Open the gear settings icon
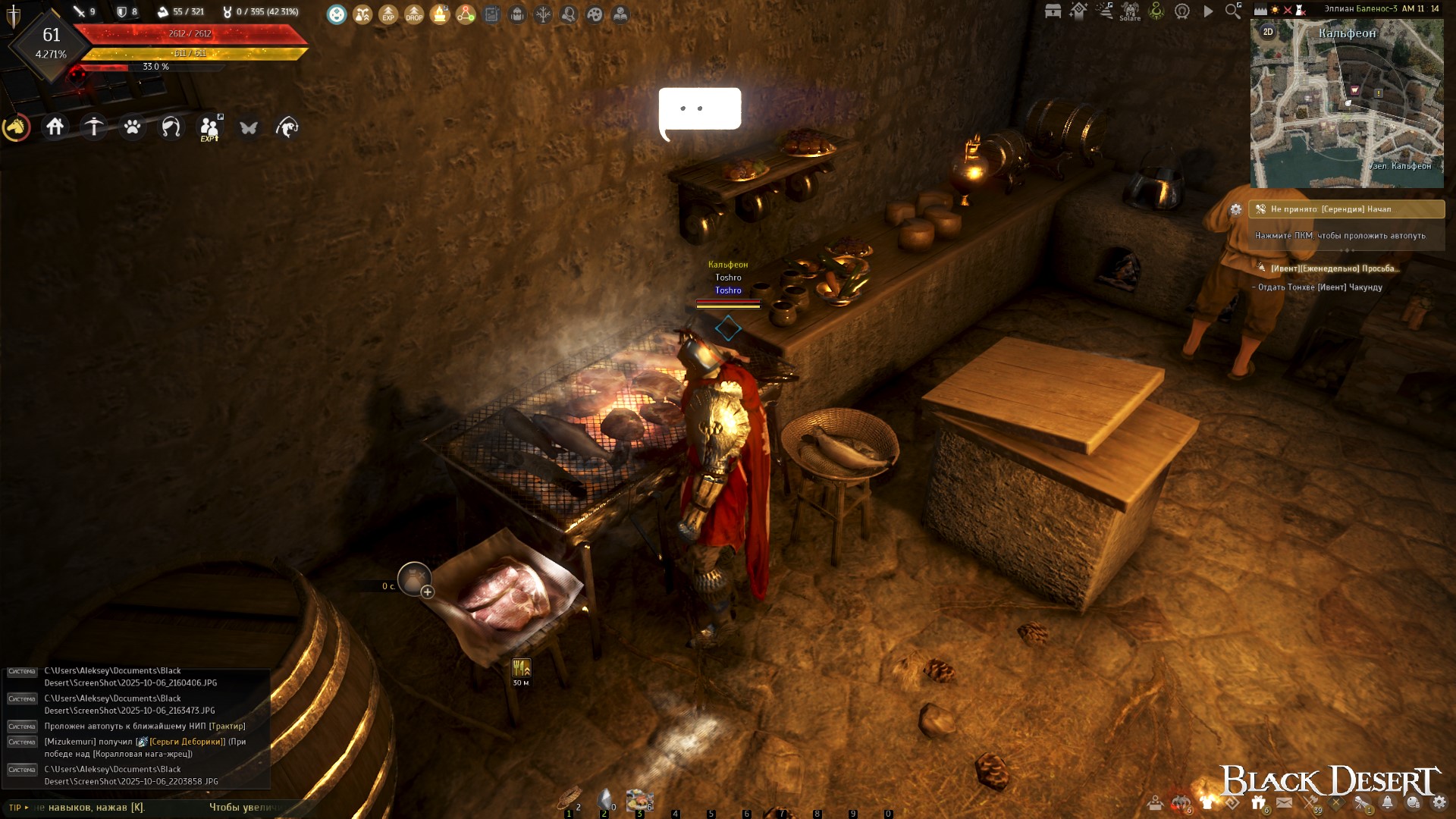1456x819 pixels. coord(1439,802)
